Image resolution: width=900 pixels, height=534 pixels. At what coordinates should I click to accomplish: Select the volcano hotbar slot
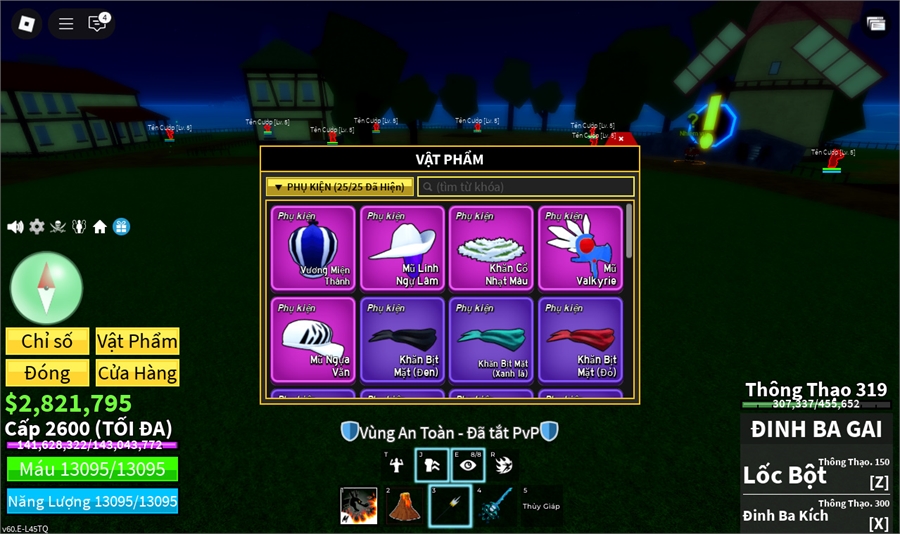(403, 506)
